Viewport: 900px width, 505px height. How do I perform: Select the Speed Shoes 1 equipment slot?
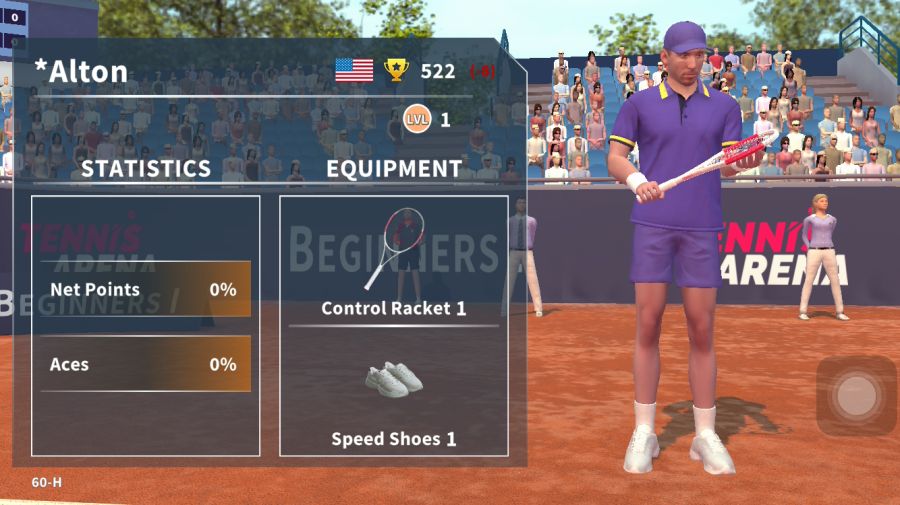(394, 395)
